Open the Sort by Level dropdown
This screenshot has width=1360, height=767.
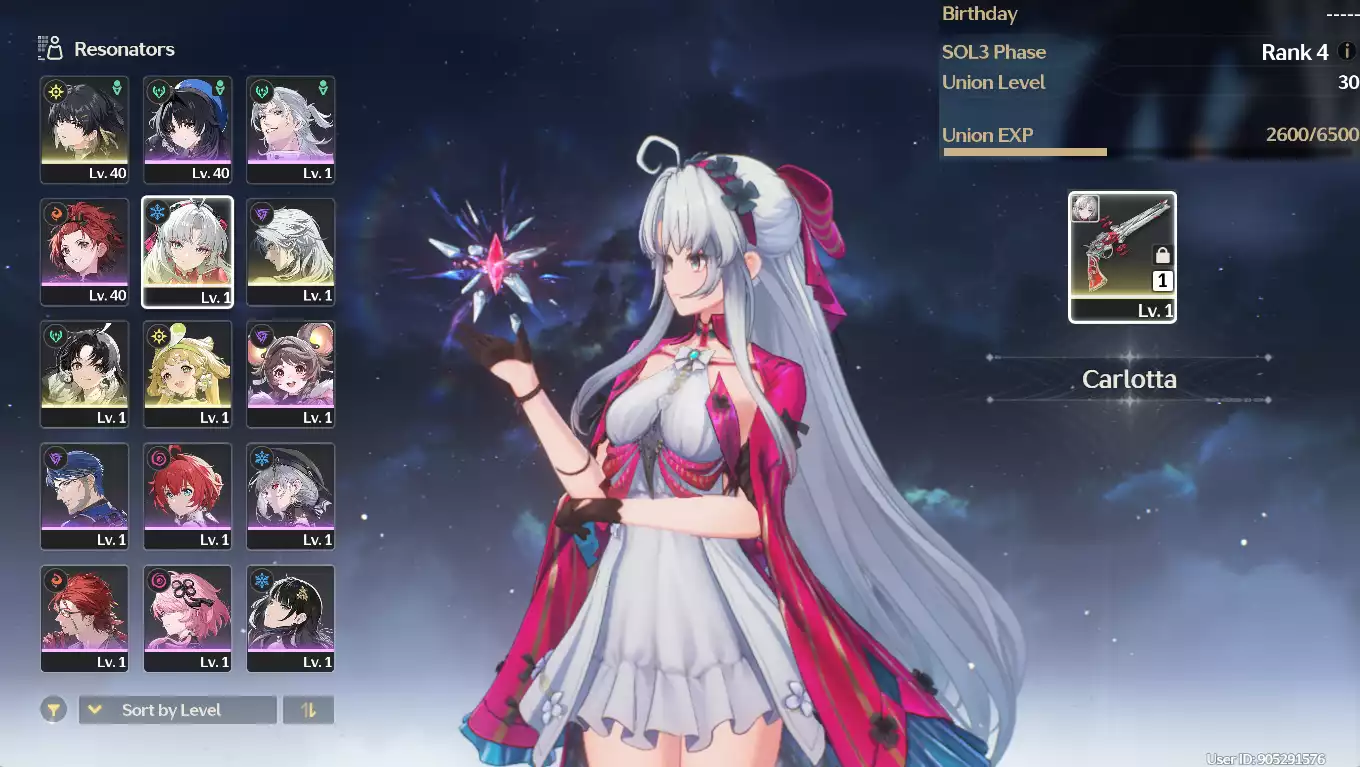(x=177, y=710)
